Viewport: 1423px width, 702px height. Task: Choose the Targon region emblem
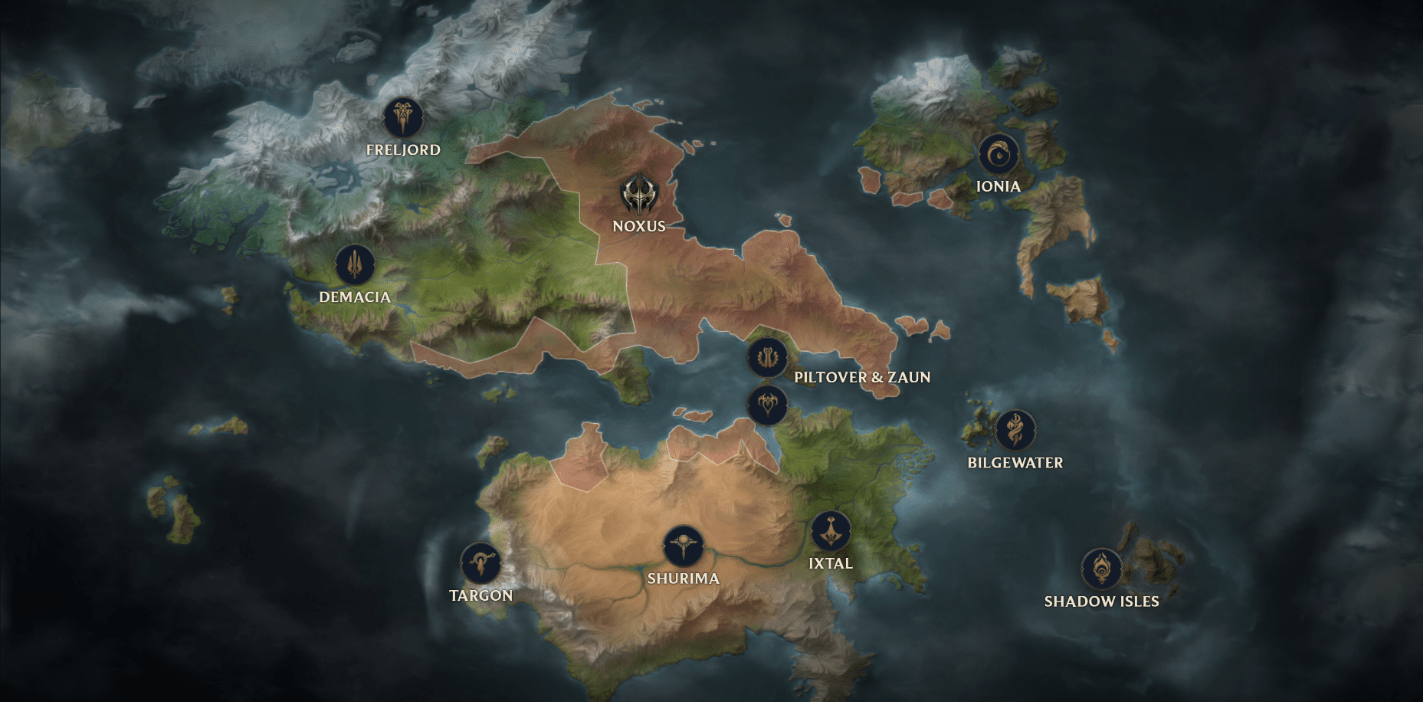pos(480,564)
